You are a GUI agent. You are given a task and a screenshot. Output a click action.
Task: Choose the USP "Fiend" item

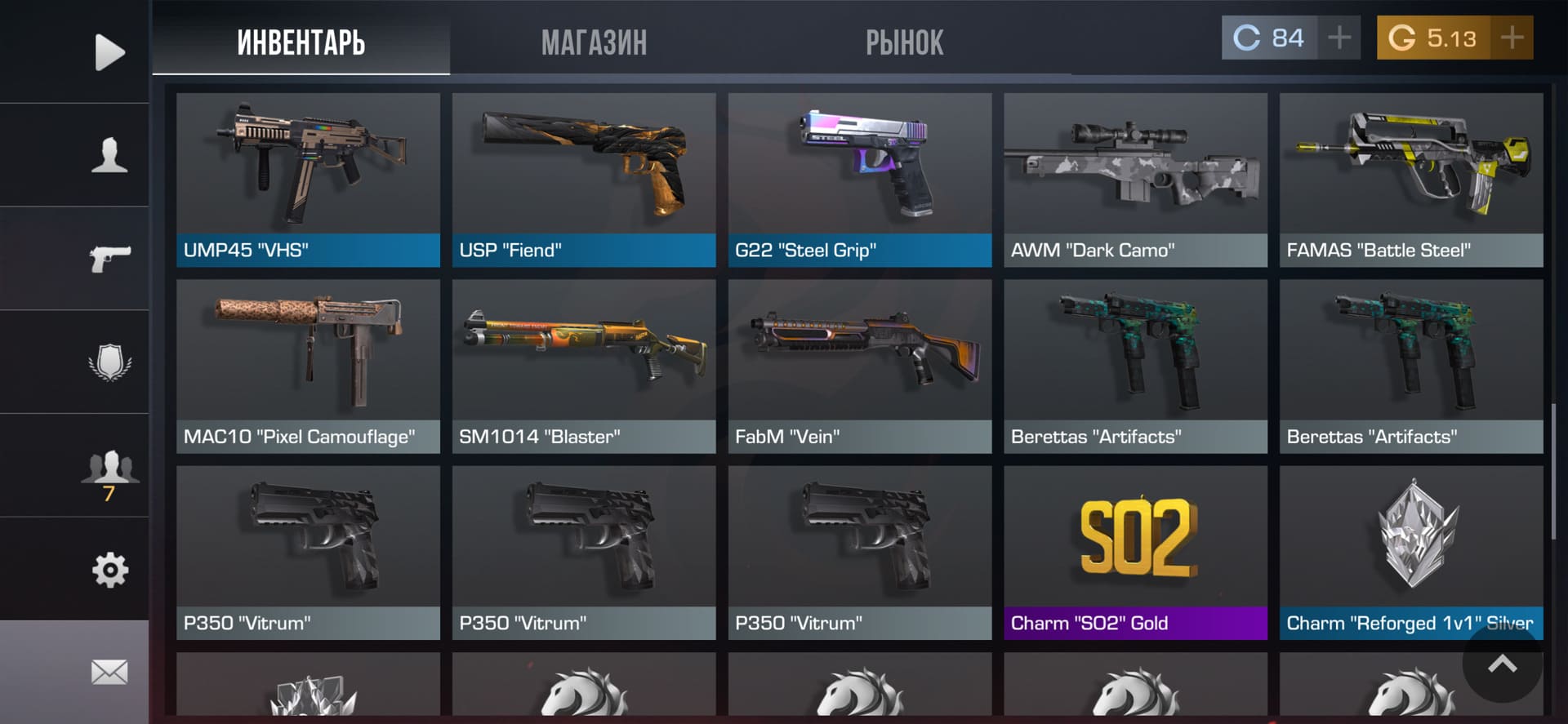pyautogui.click(x=584, y=180)
